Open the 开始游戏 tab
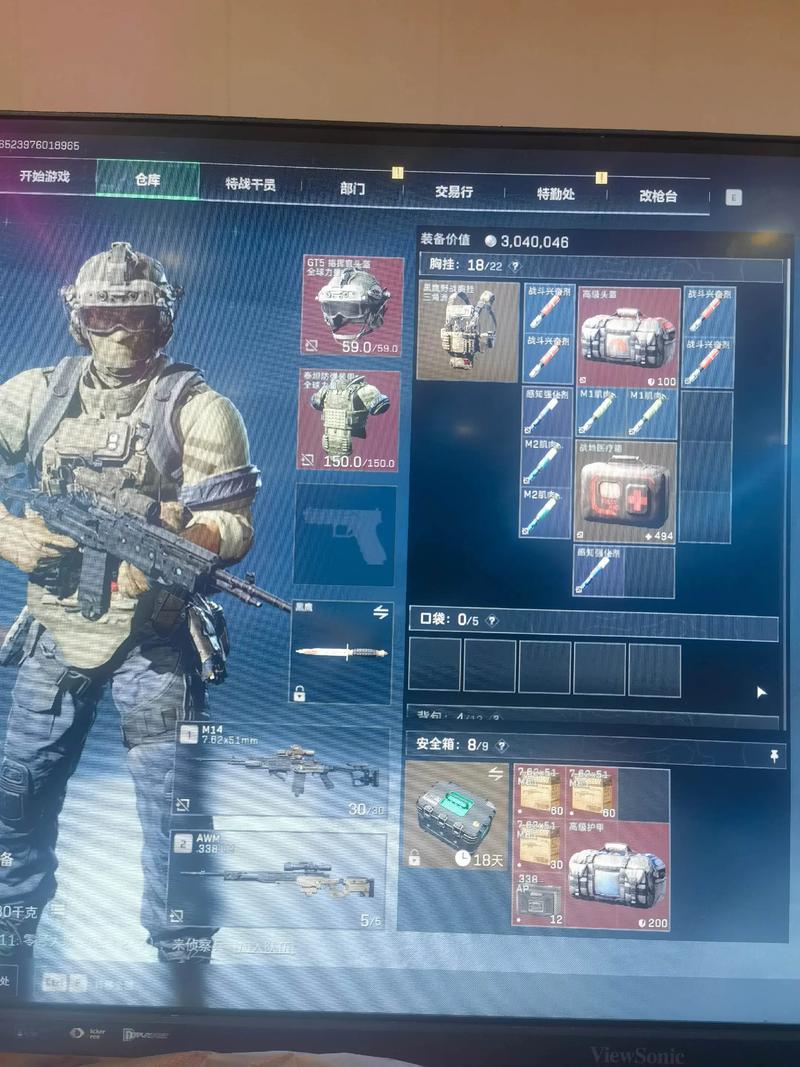 (44, 177)
